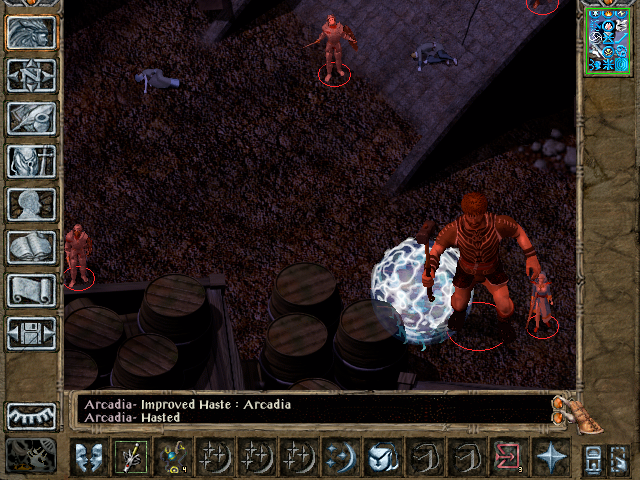Return to game using the top sidebar button
Image resolution: width=640 pixels, height=480 pixels.
[x=32, y=32]
